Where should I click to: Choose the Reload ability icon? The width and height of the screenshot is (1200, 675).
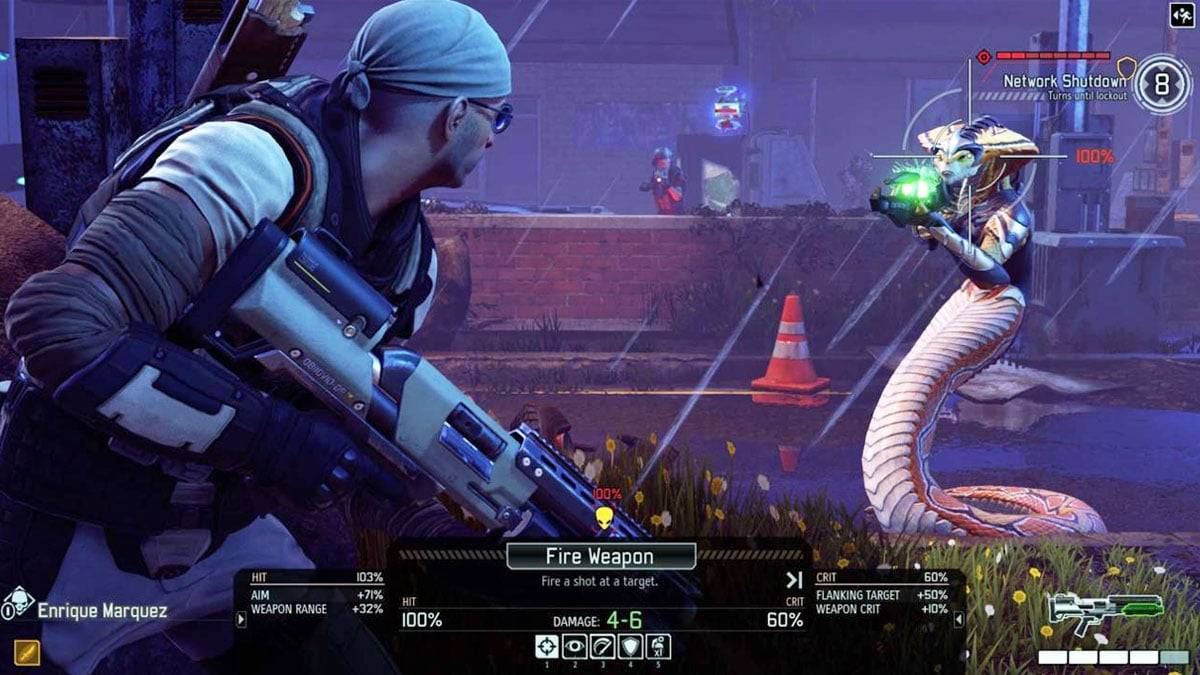602,646
